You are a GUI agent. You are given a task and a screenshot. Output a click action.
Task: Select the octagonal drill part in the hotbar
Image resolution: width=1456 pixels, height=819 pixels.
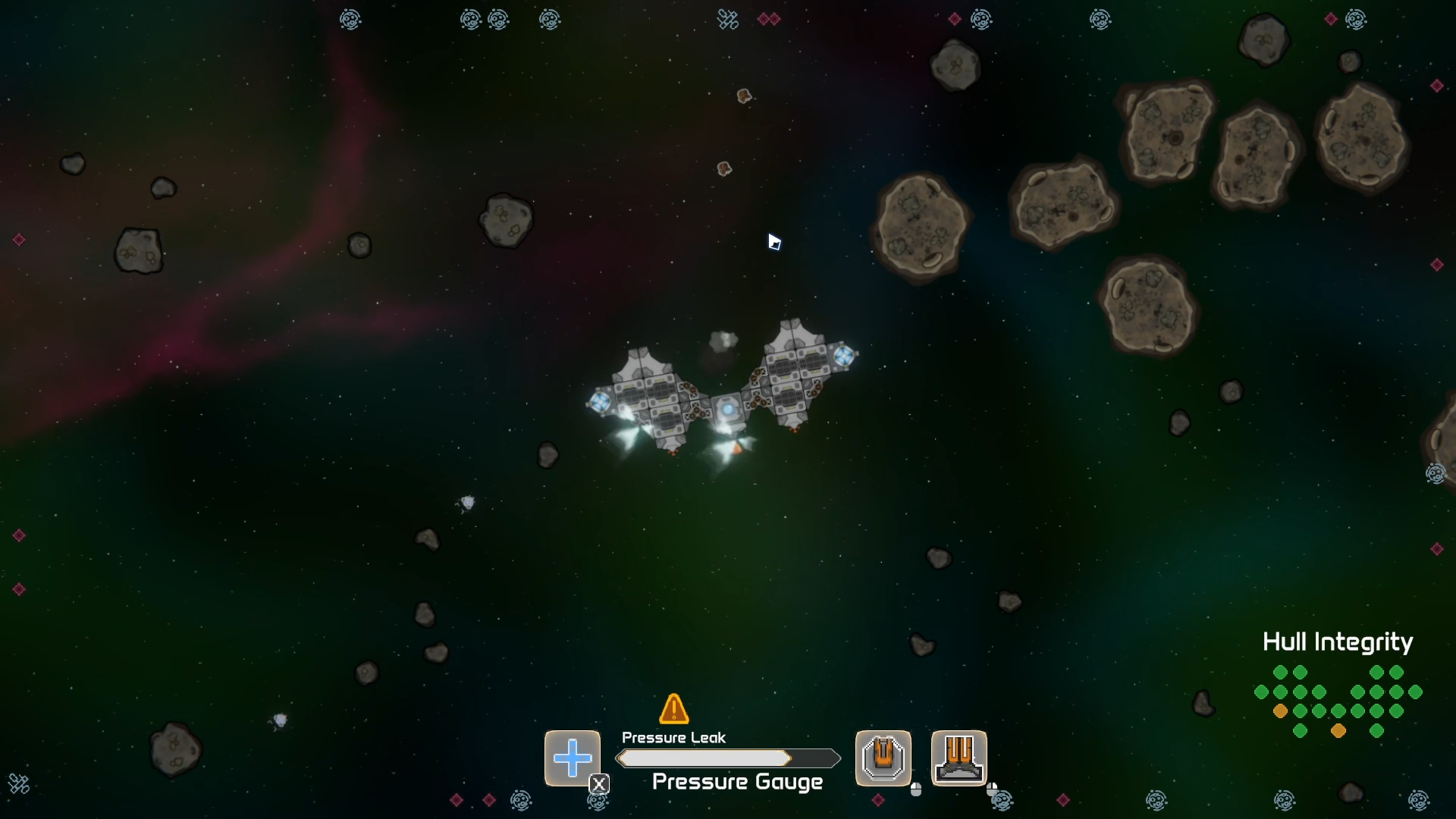[882, 758]
